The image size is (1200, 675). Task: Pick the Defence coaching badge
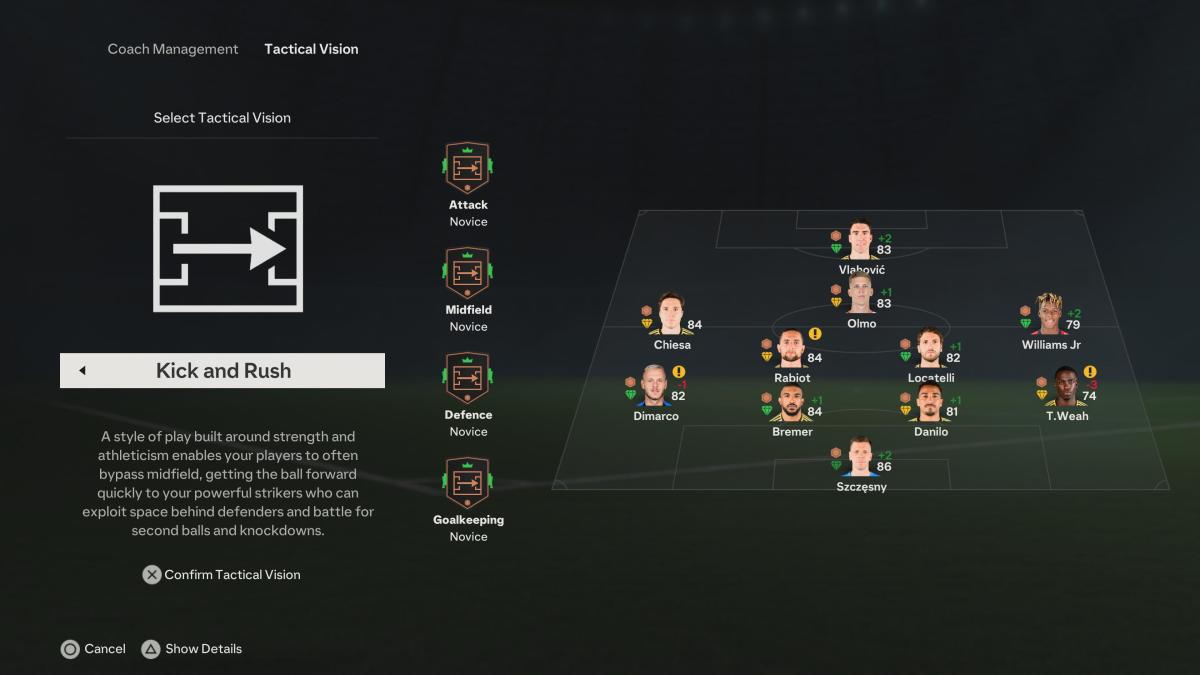click(x=468, y=379)
